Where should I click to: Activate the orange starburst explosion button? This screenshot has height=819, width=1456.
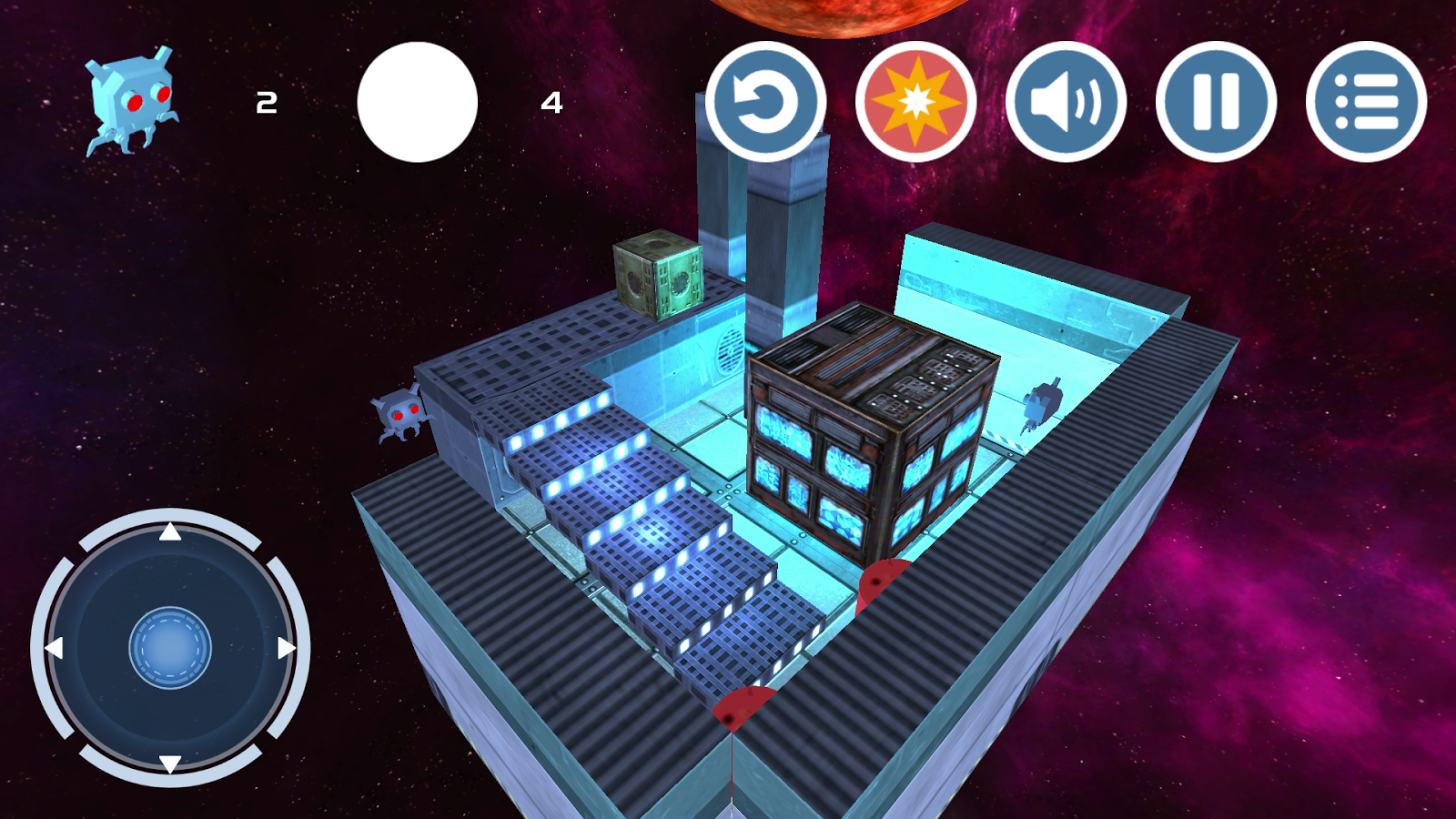pyautogui.click(x=915, y=102)
